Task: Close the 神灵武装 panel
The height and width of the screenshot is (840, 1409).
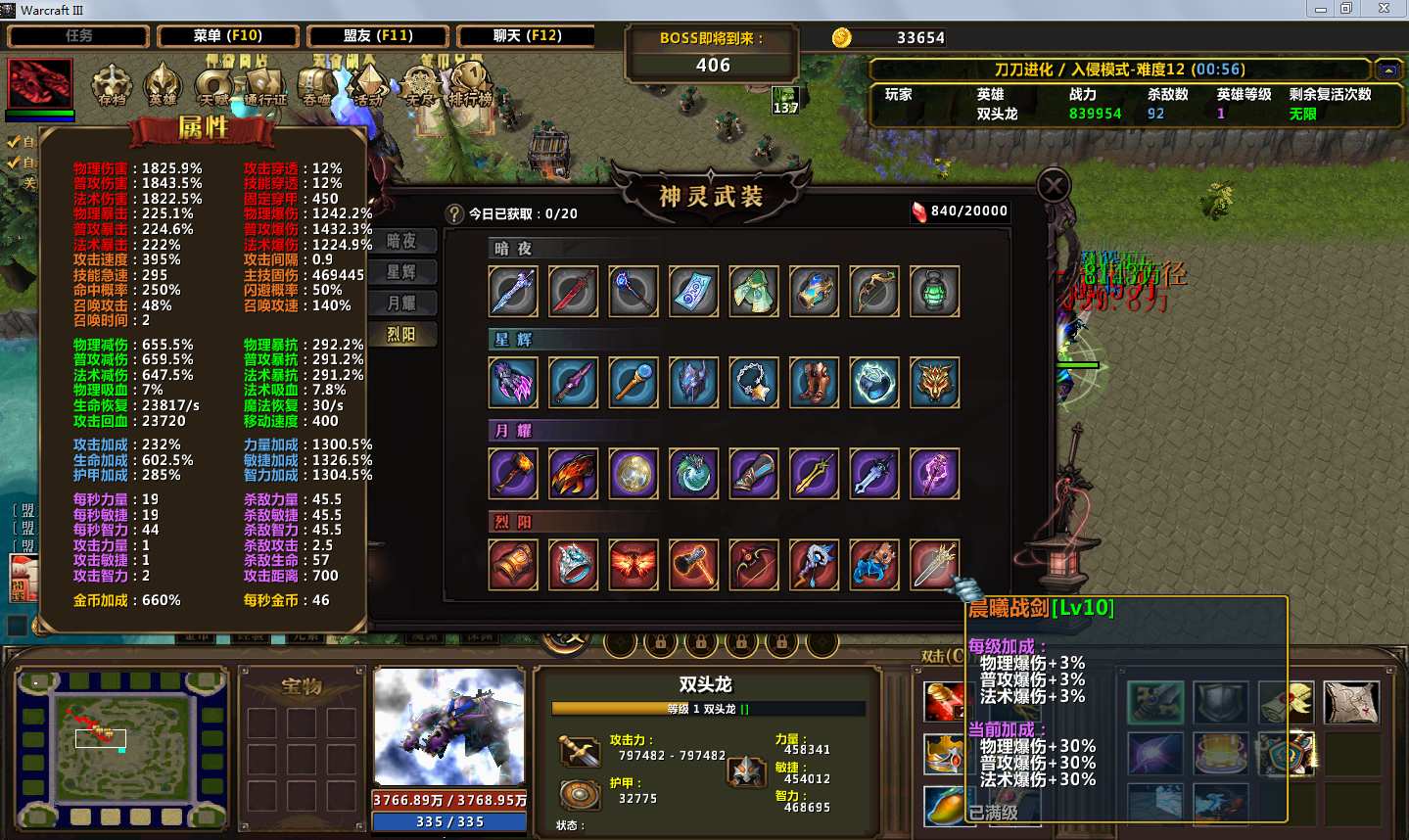Action: [x=1054, y=185]
